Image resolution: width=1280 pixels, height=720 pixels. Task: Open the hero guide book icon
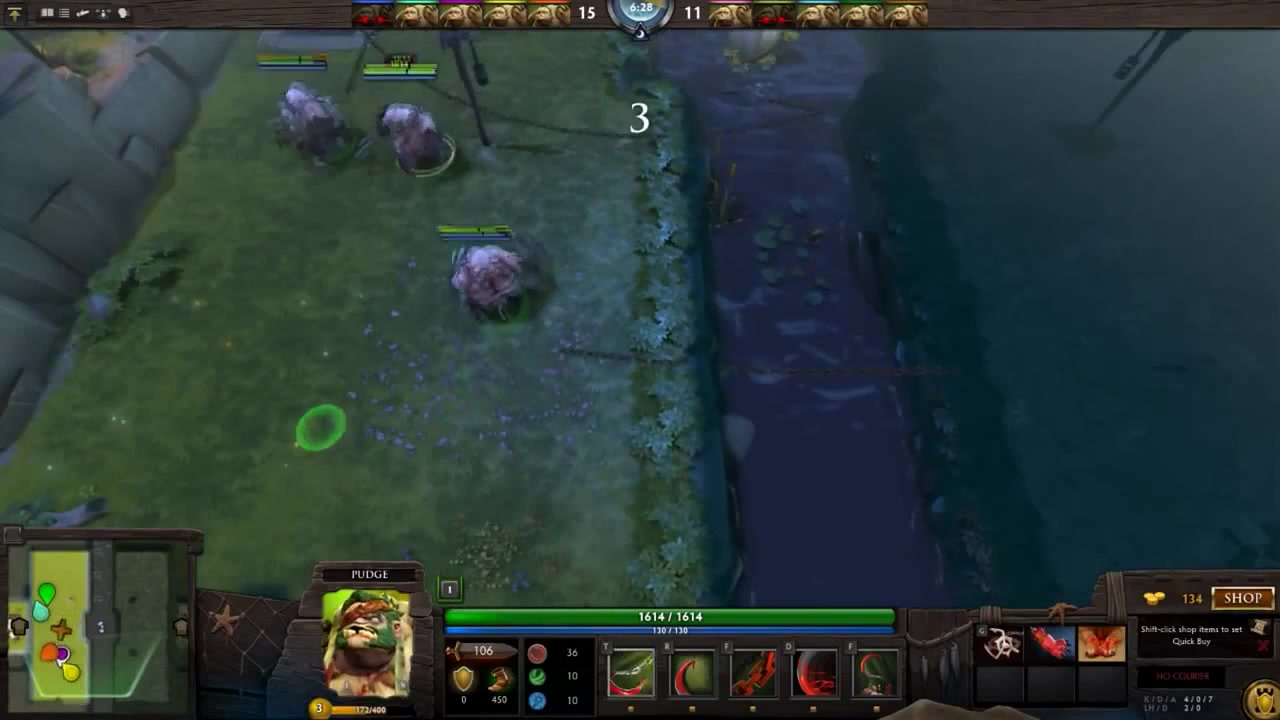(47, 12)
